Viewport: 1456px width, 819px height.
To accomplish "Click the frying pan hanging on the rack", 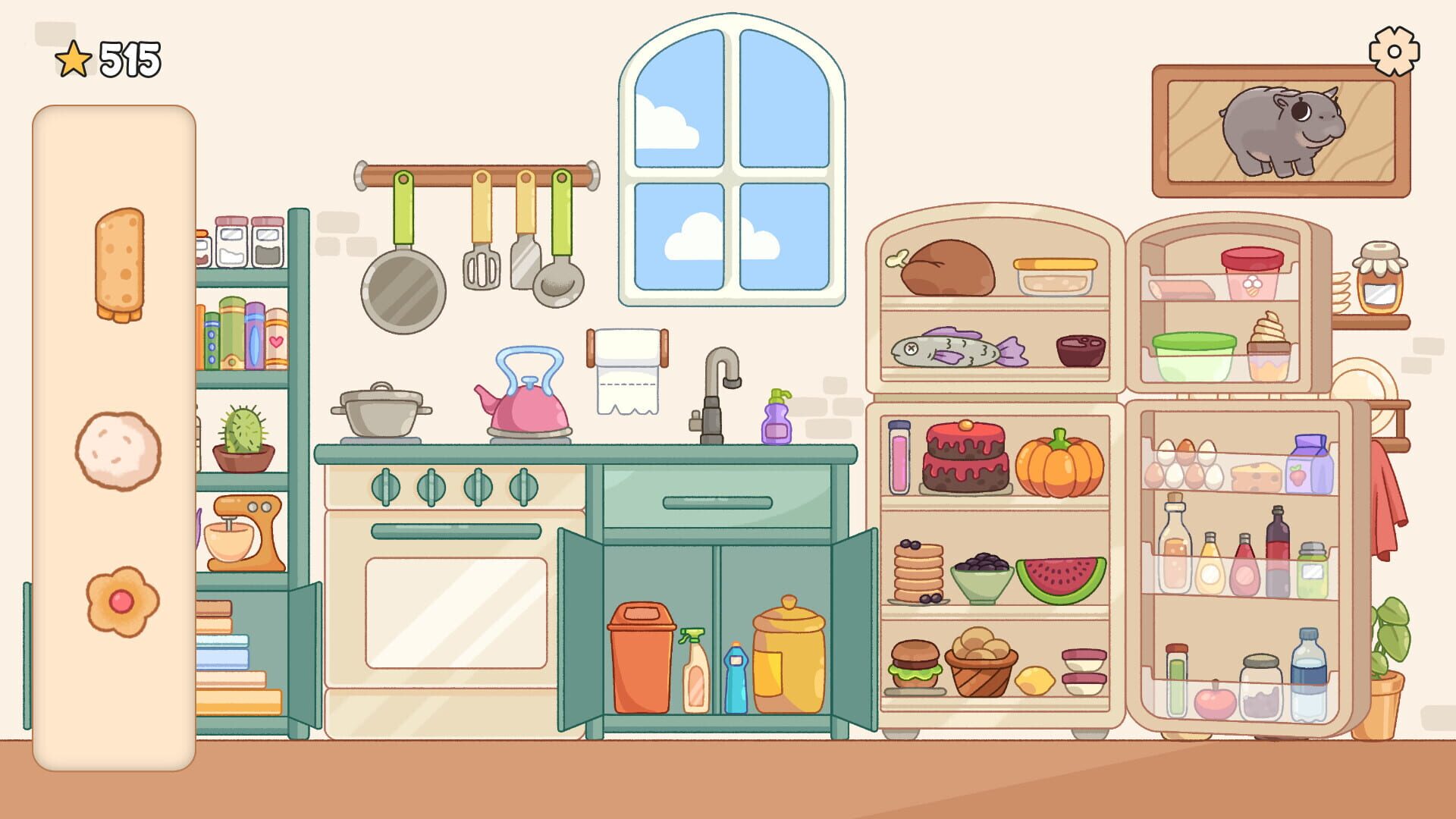I will click(402, 288).
